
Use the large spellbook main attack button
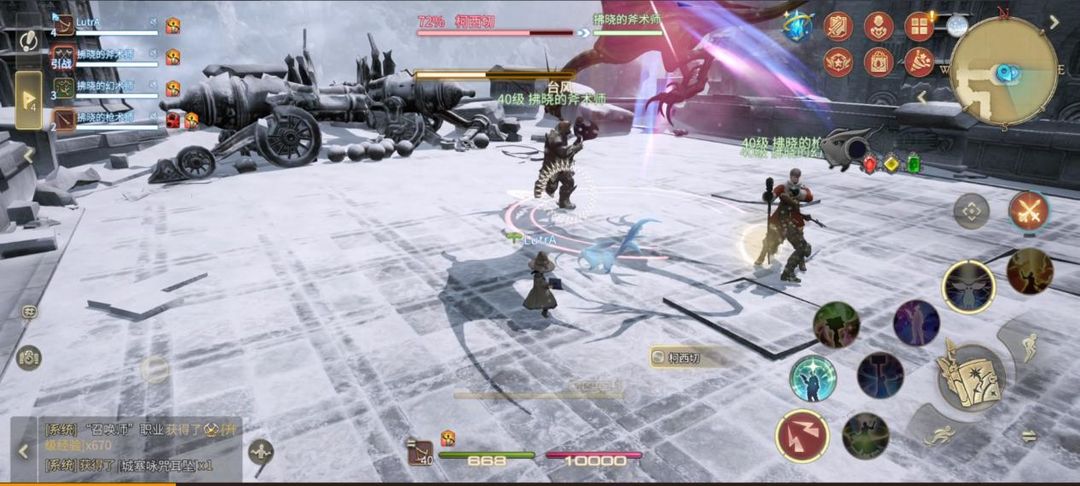(969, 376)
